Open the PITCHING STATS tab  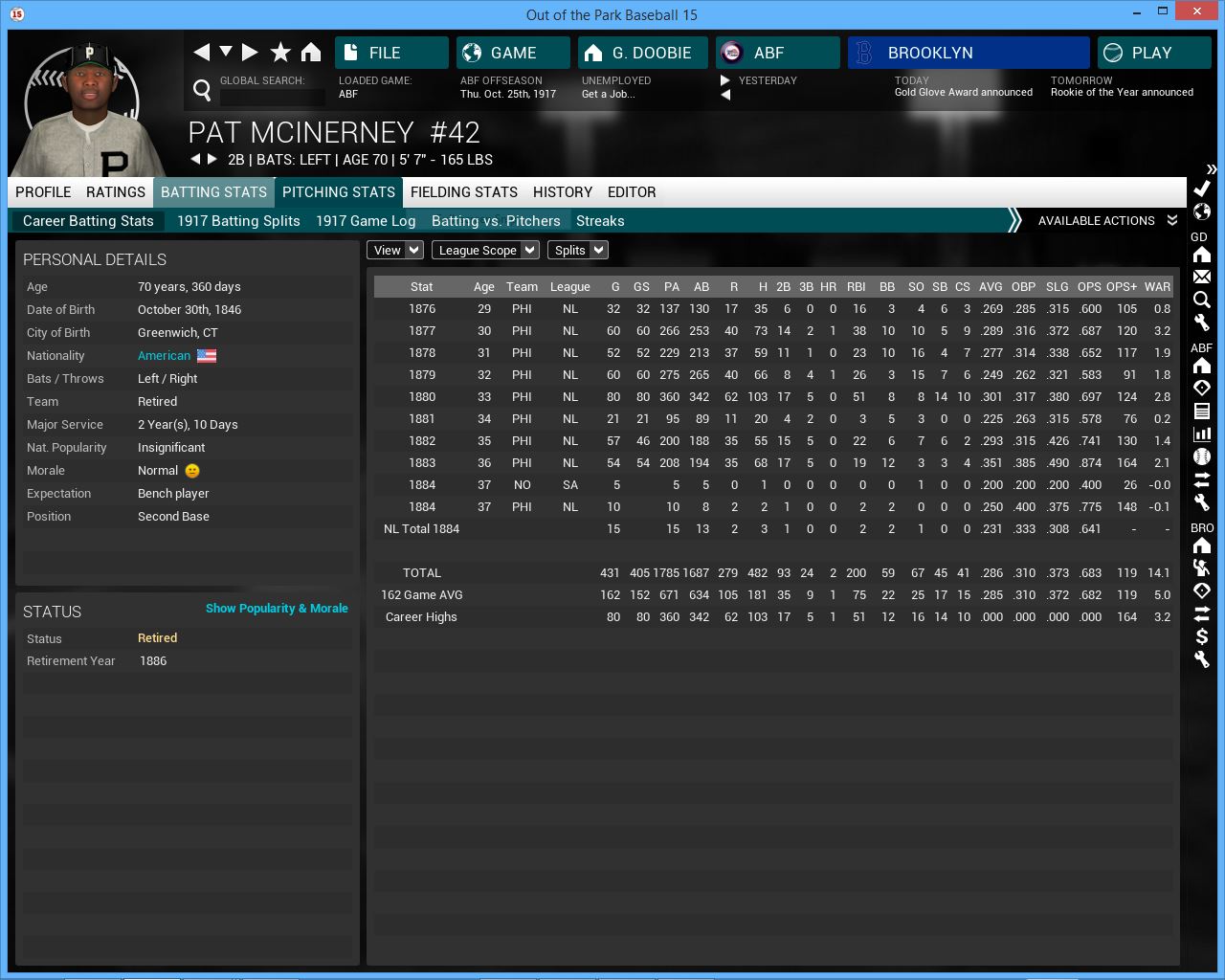[339, 192]
